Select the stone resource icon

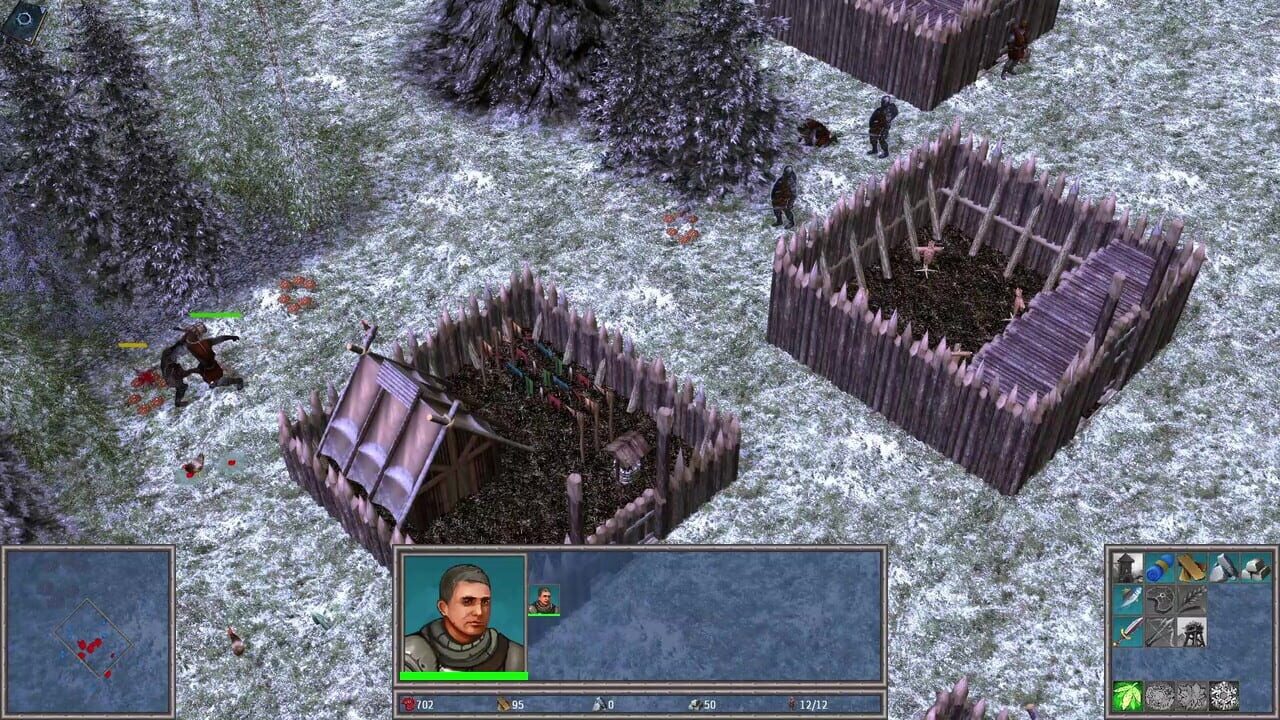(x=1222, y=568)
